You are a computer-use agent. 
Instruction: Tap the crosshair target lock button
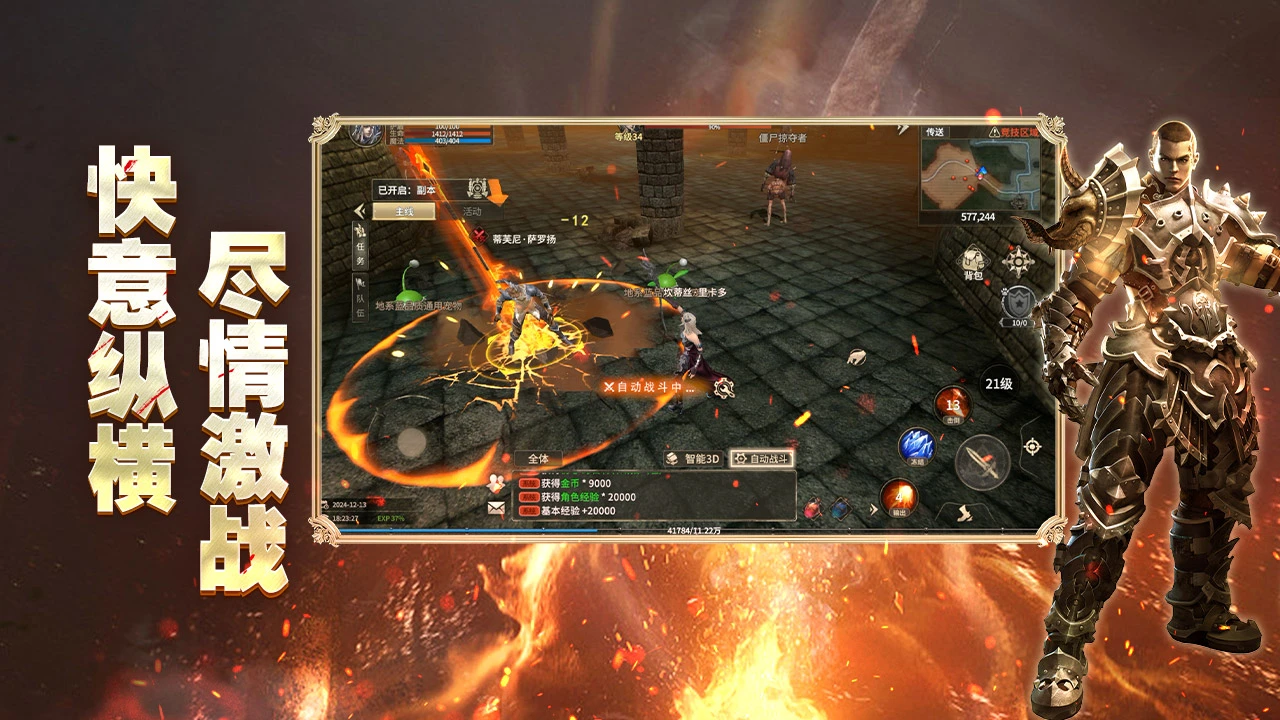click(1032, 446)
